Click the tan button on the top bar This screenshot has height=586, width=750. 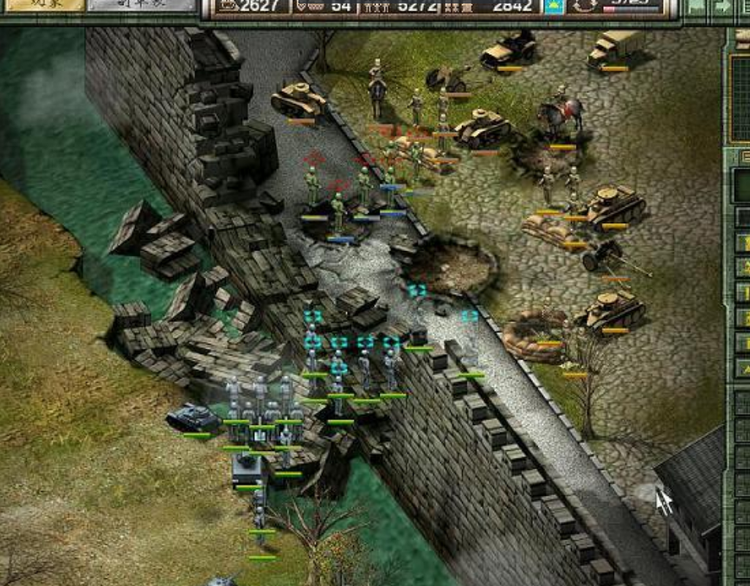click(x=40, y=5)
